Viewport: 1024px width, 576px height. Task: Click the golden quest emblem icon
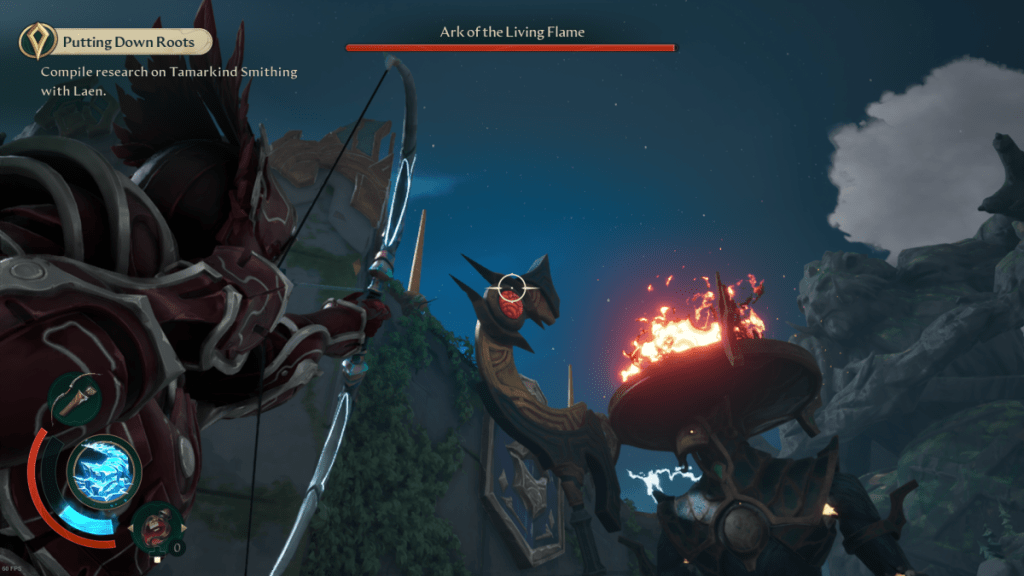tap(38, 42)
